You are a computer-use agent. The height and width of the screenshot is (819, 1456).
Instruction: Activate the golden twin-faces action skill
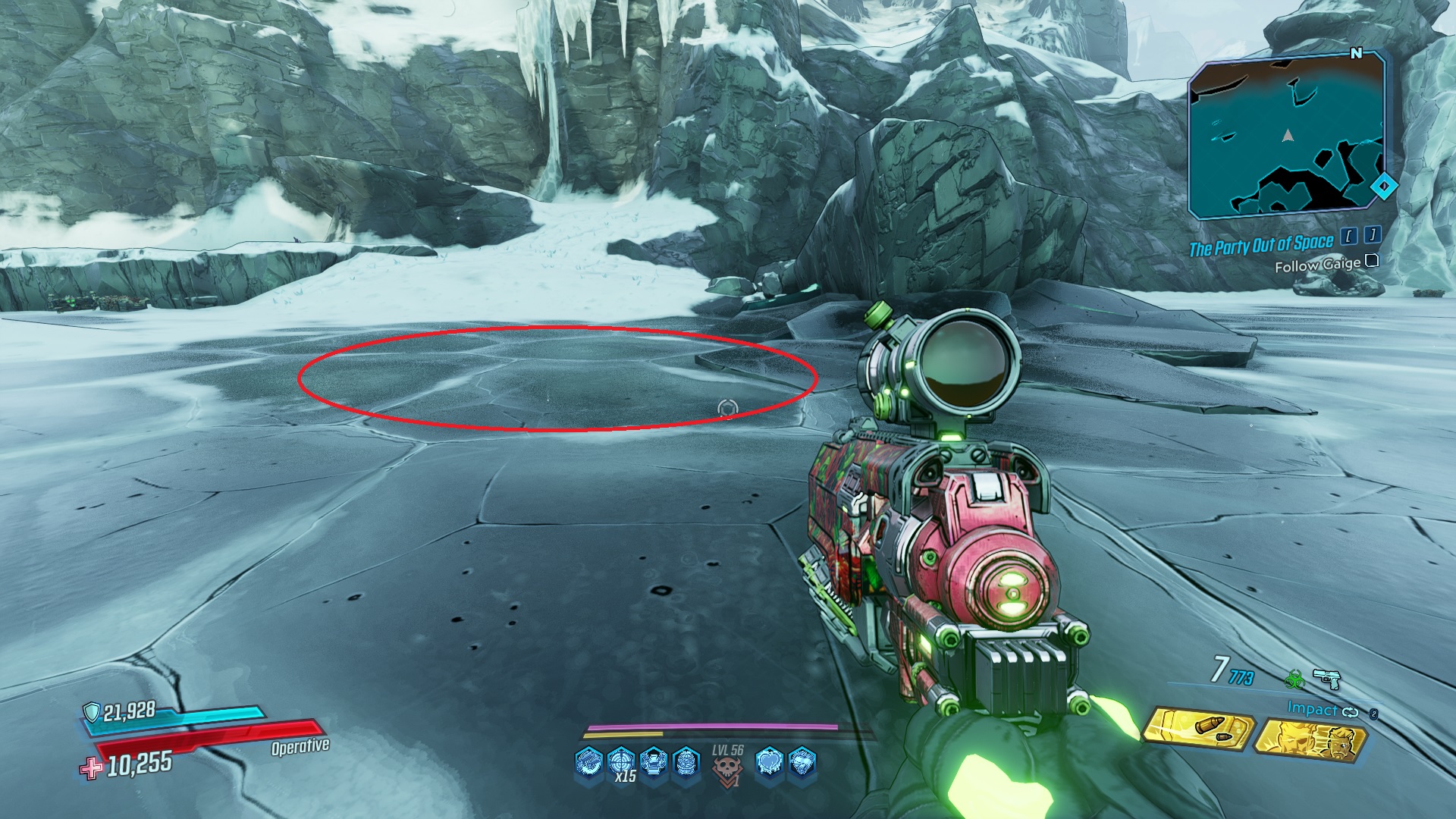click(1311, 739)
